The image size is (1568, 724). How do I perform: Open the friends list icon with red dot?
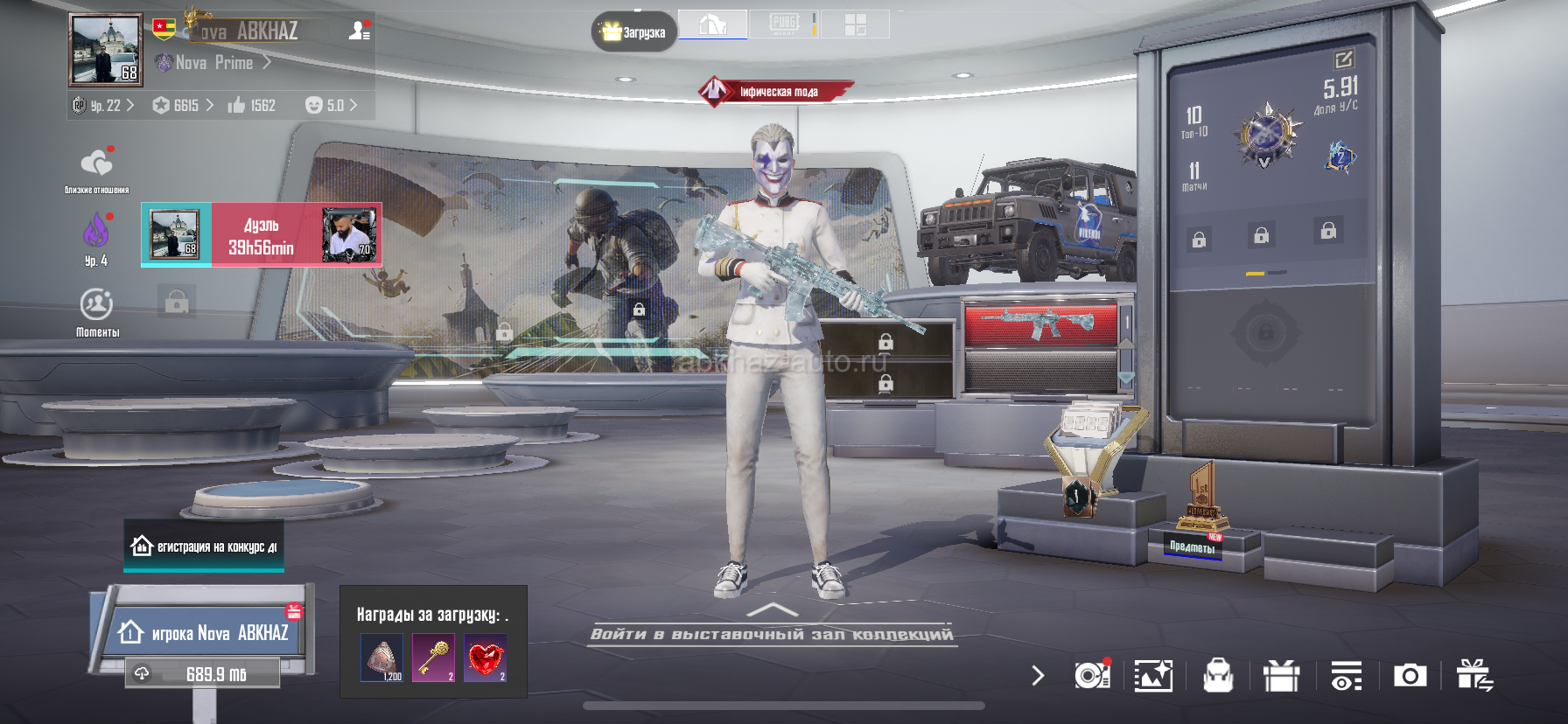(359, 31)
